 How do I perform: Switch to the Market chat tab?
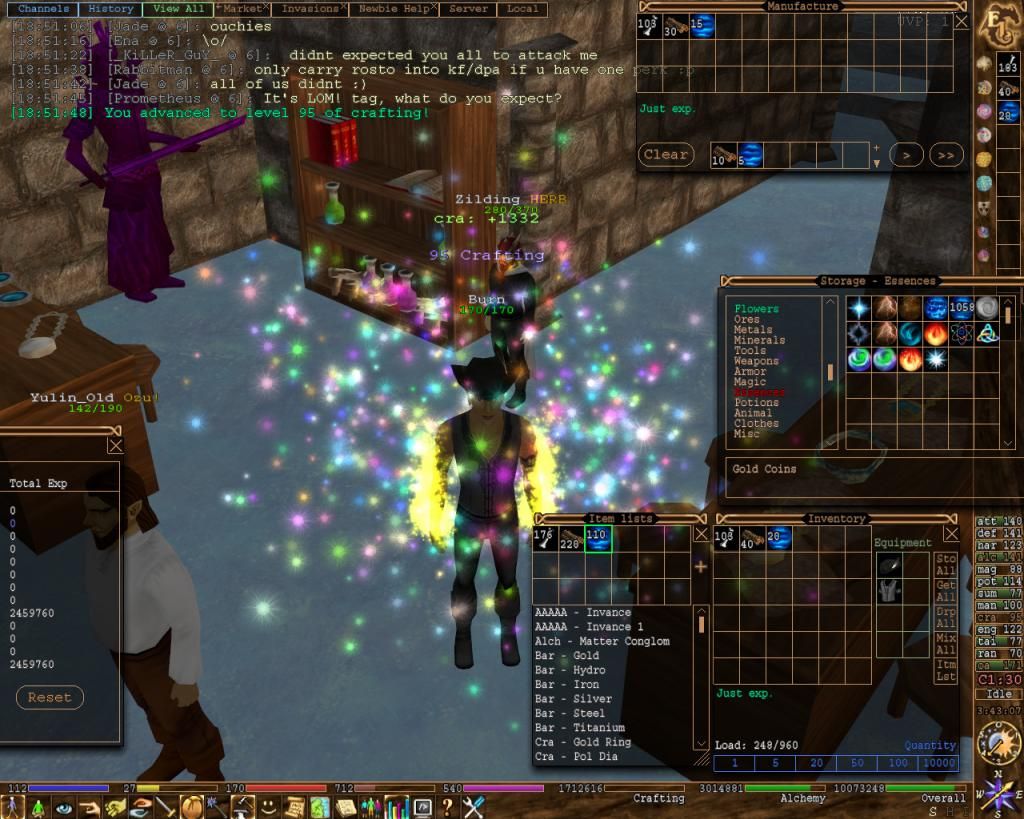pyautogui.click(x=239, y=8)
